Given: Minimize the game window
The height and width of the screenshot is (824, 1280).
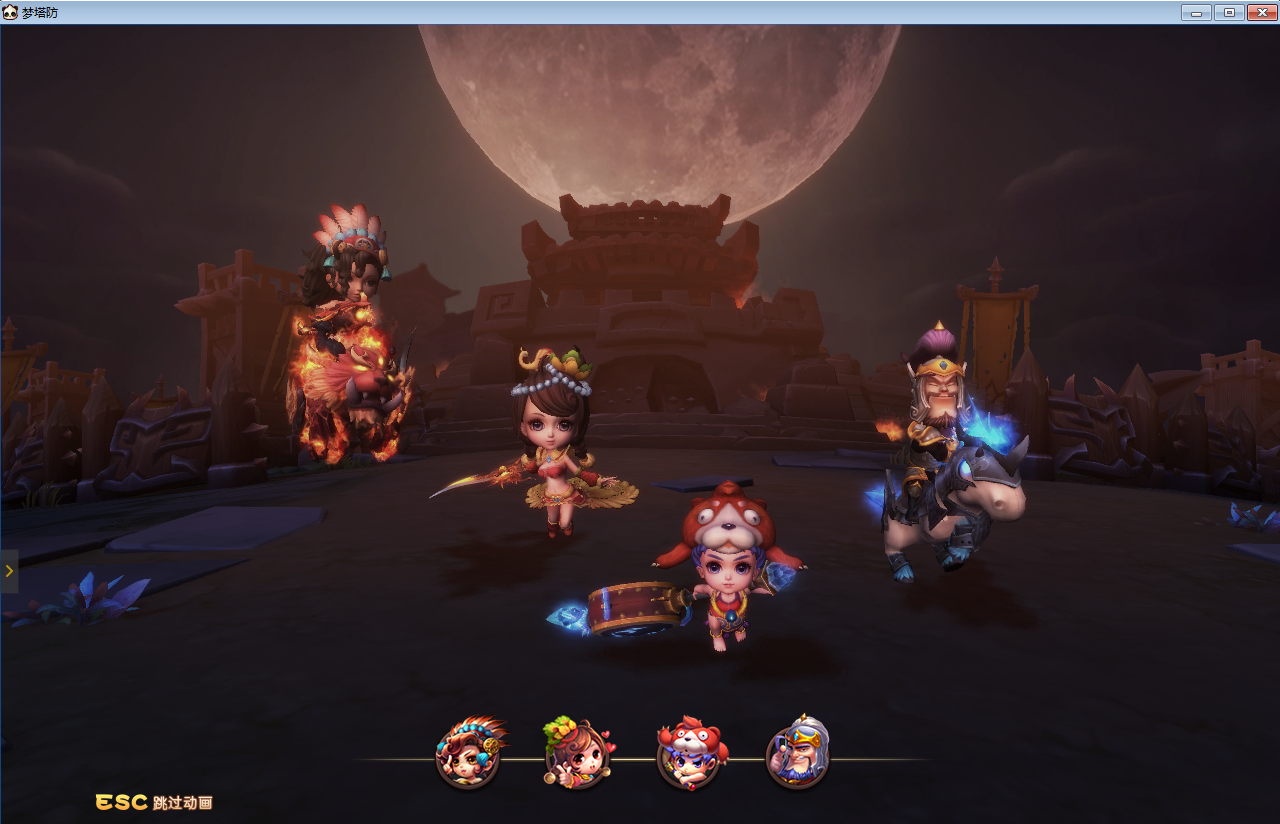Looking at the screenshot, I should tap(1196, 12).
